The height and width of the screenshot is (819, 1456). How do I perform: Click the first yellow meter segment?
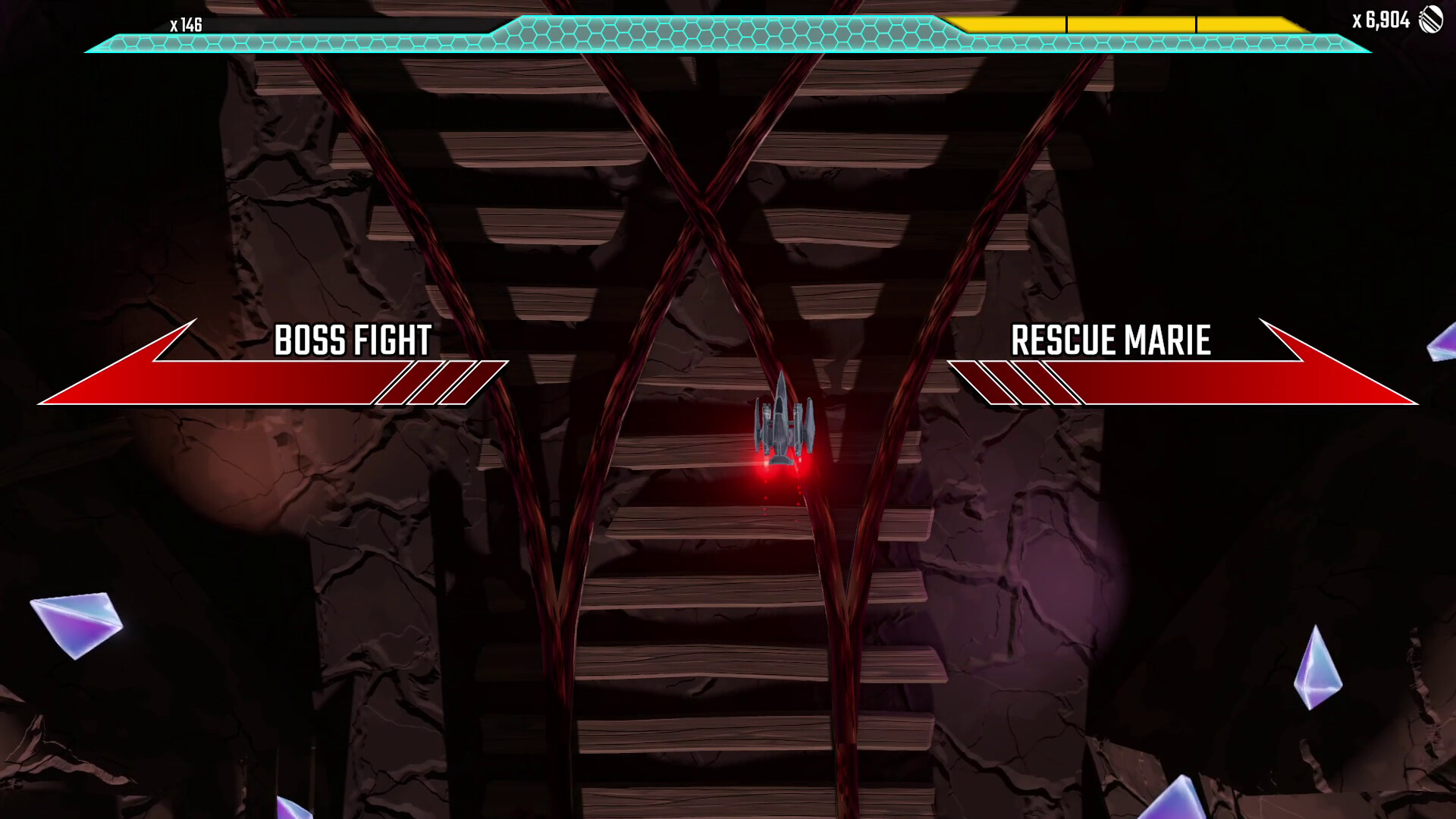tap(1009, 24)
